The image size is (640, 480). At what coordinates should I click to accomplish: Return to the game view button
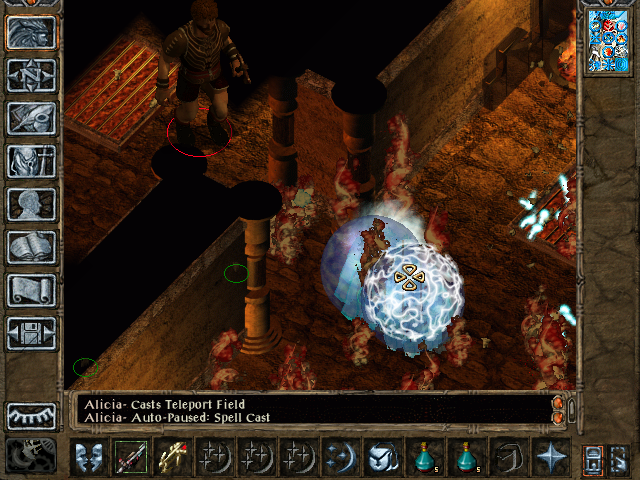coord(31,32)
